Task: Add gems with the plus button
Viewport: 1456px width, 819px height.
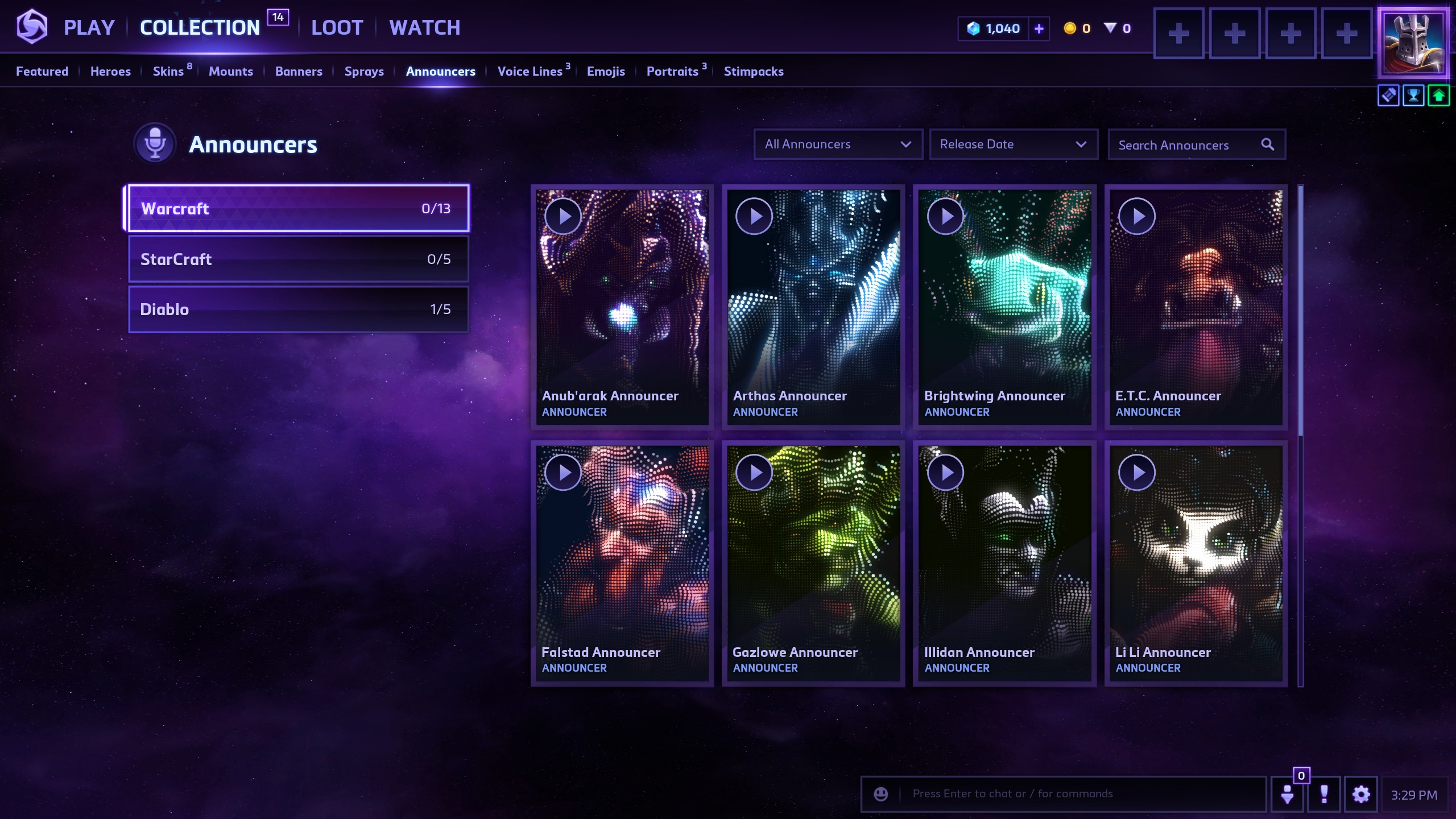Action: click(1039, 28)
